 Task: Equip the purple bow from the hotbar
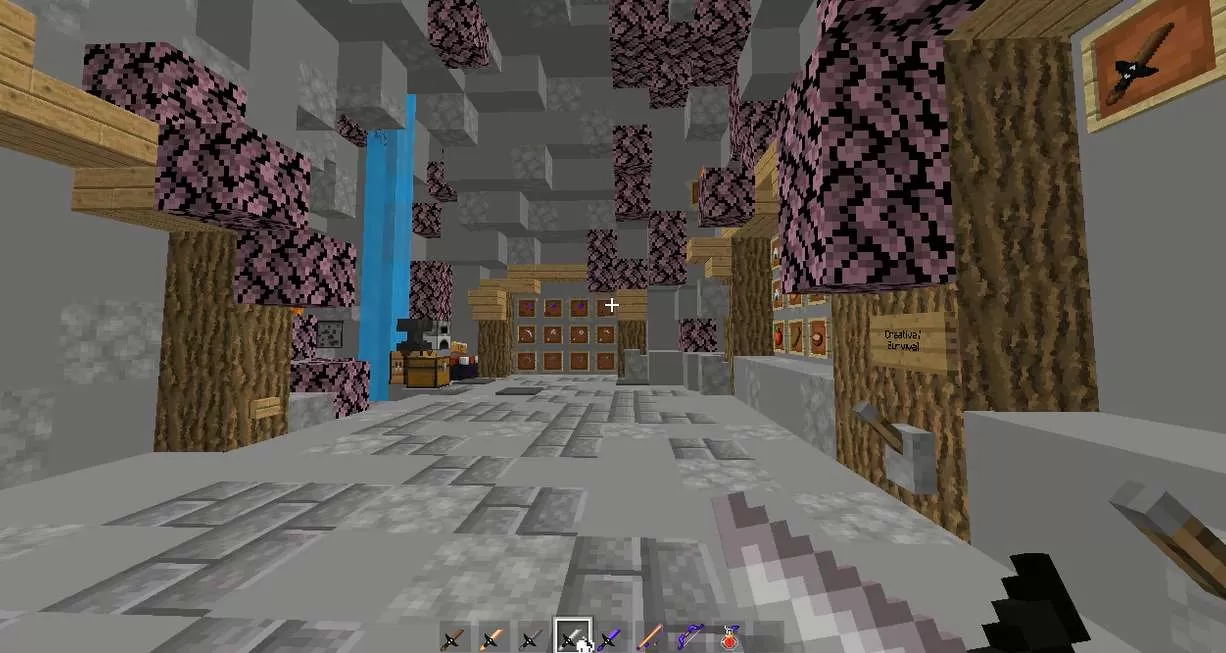pyautogui.click(x=688, y=638)
